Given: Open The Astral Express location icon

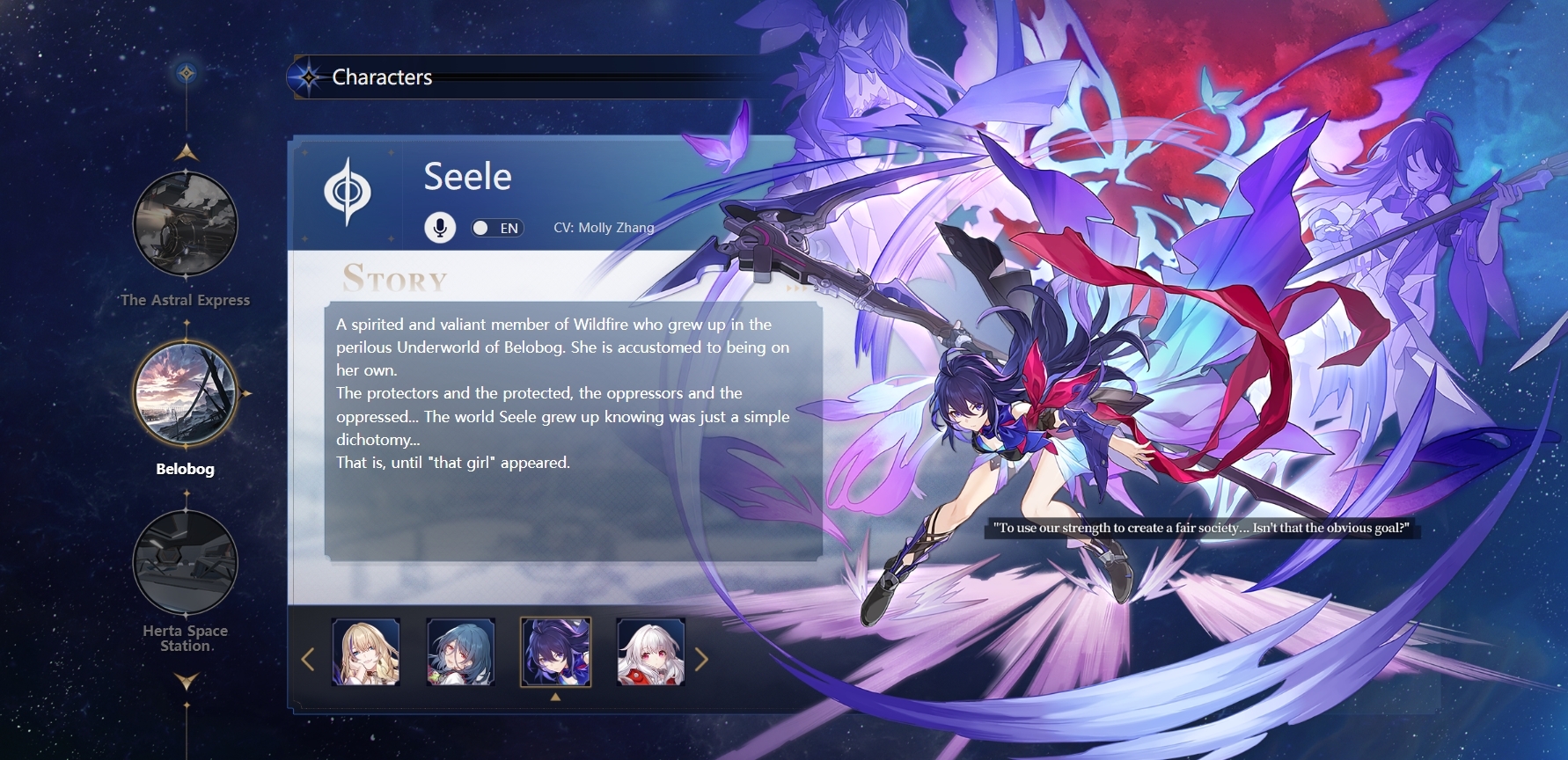Looking at the screenshot, I should (x=185, y=223).
